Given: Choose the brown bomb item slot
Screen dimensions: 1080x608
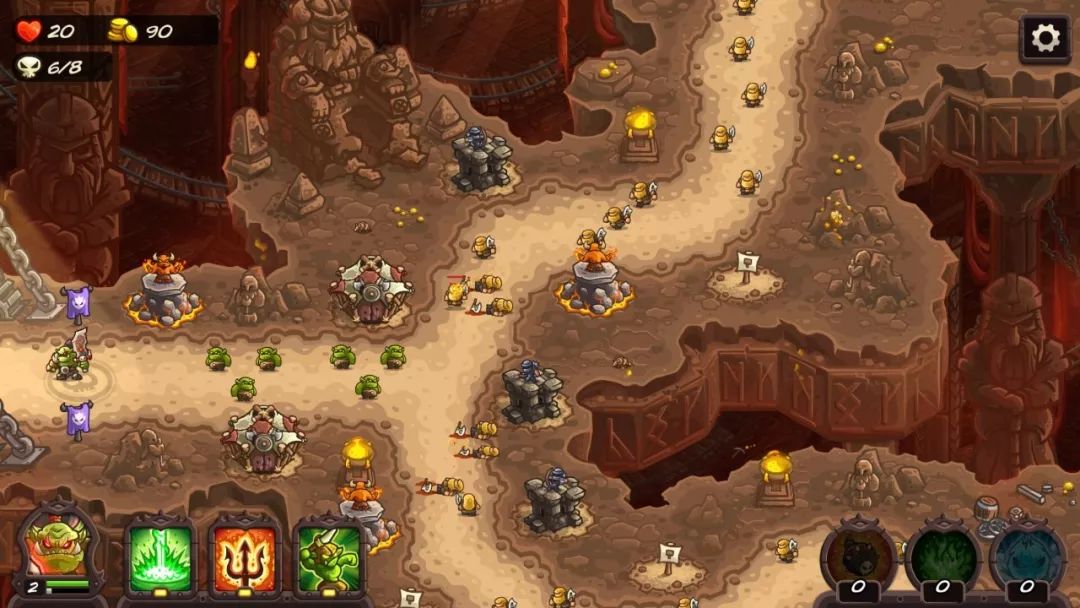Looking at the screenshot, I should pyautogui.click(x=858, y=555).
